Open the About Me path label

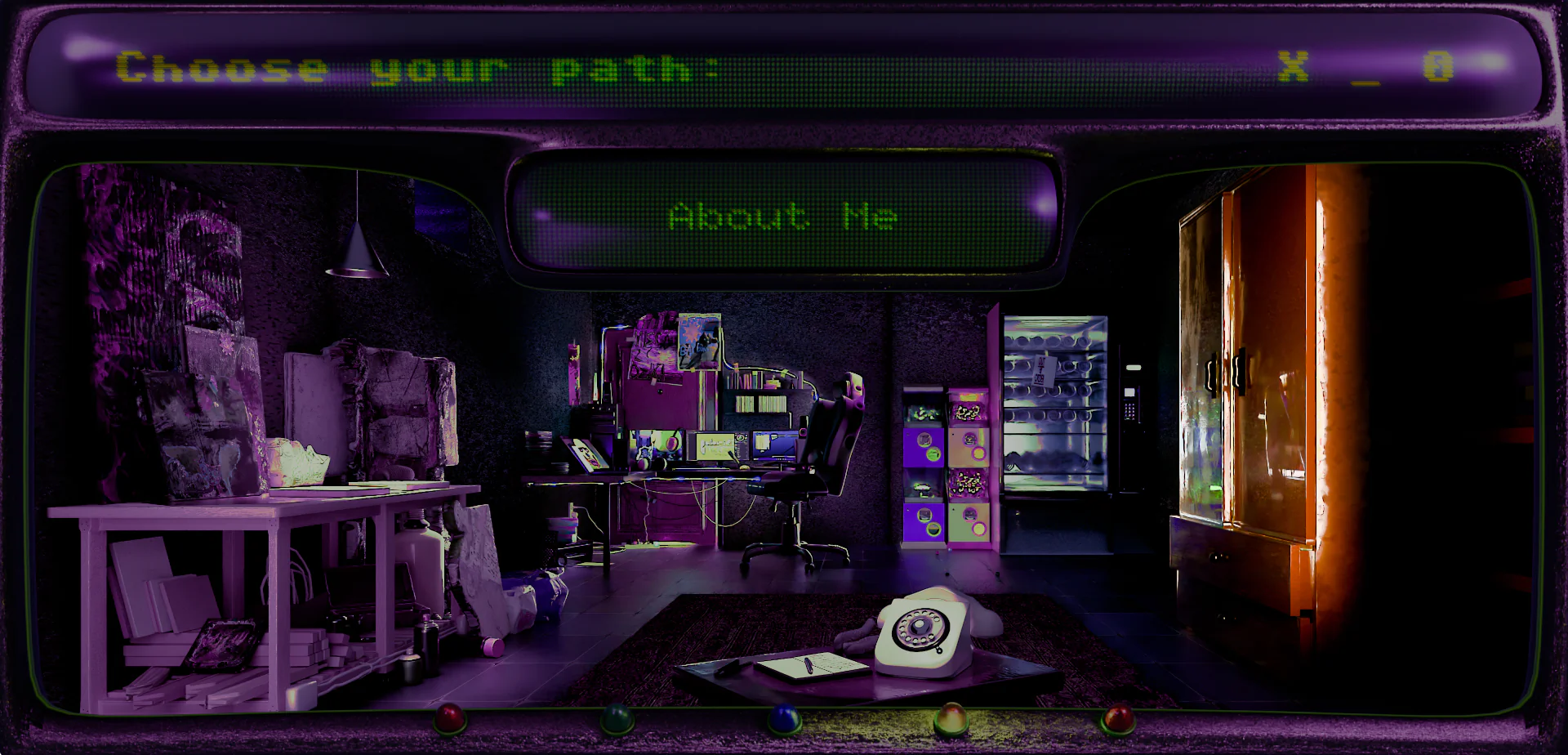[x=782, y=217]
